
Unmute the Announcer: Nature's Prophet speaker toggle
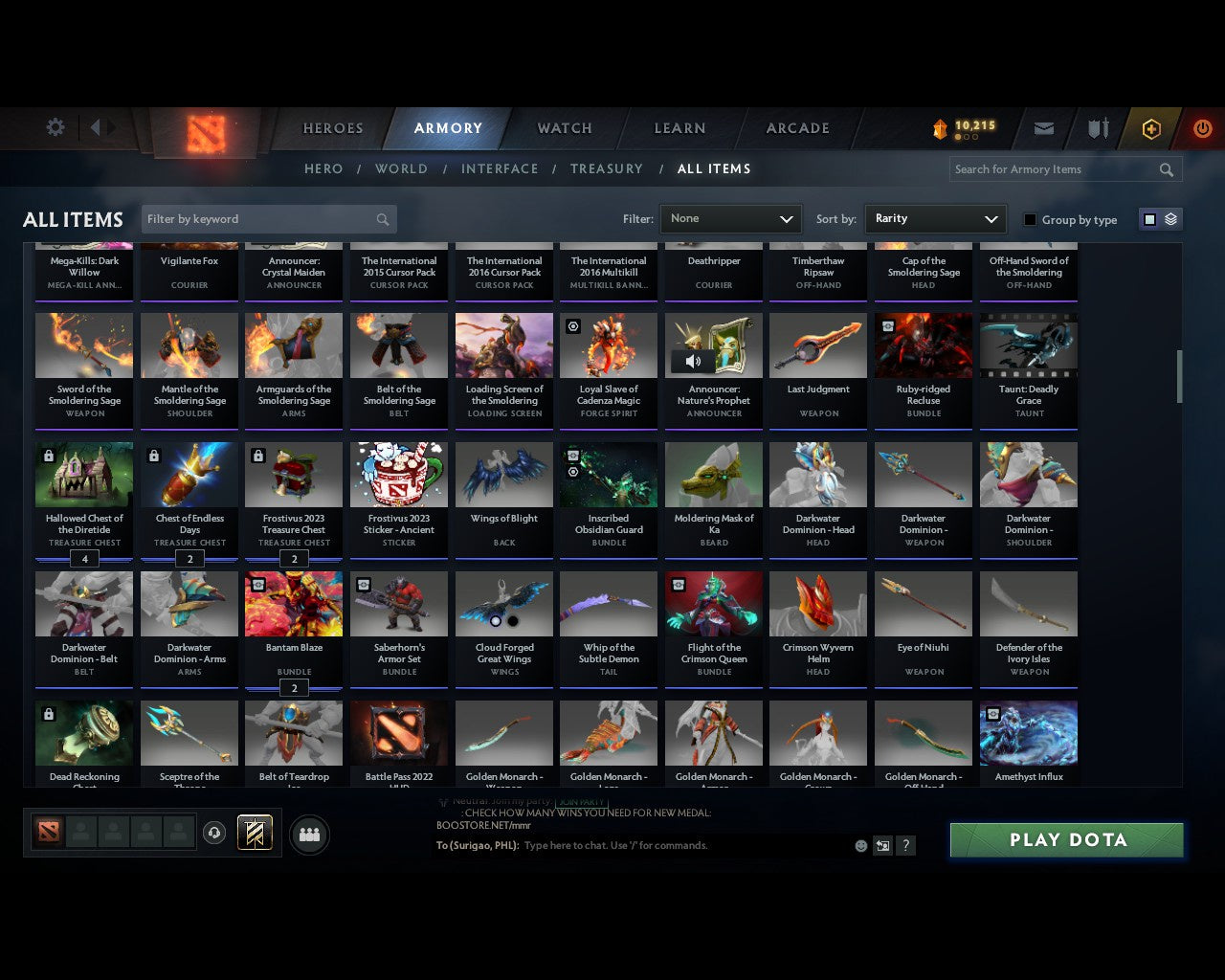[x=692, y=361]
